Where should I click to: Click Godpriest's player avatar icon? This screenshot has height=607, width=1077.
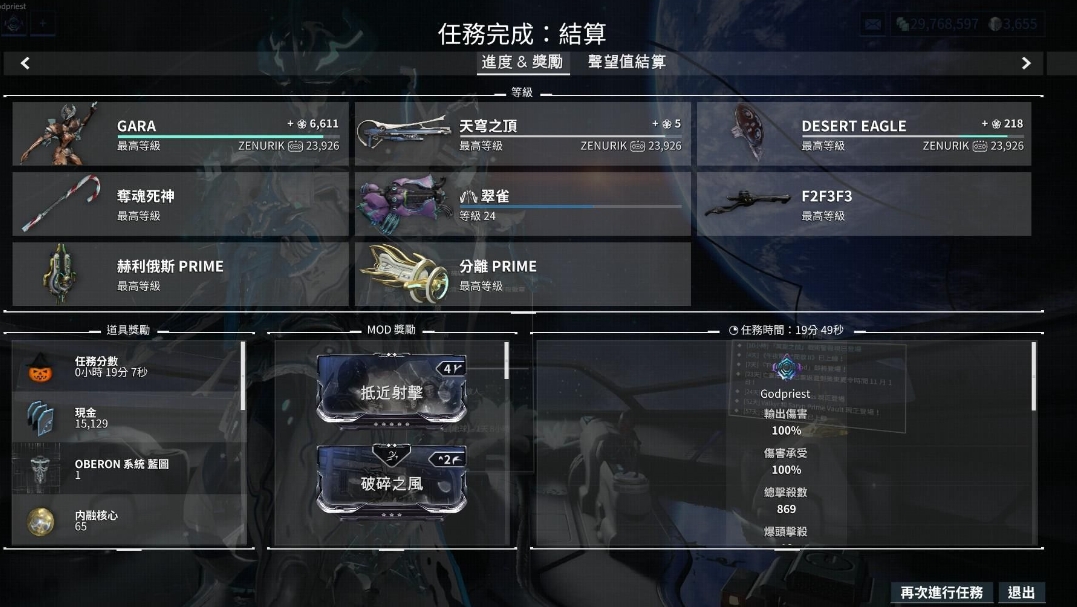785,368
